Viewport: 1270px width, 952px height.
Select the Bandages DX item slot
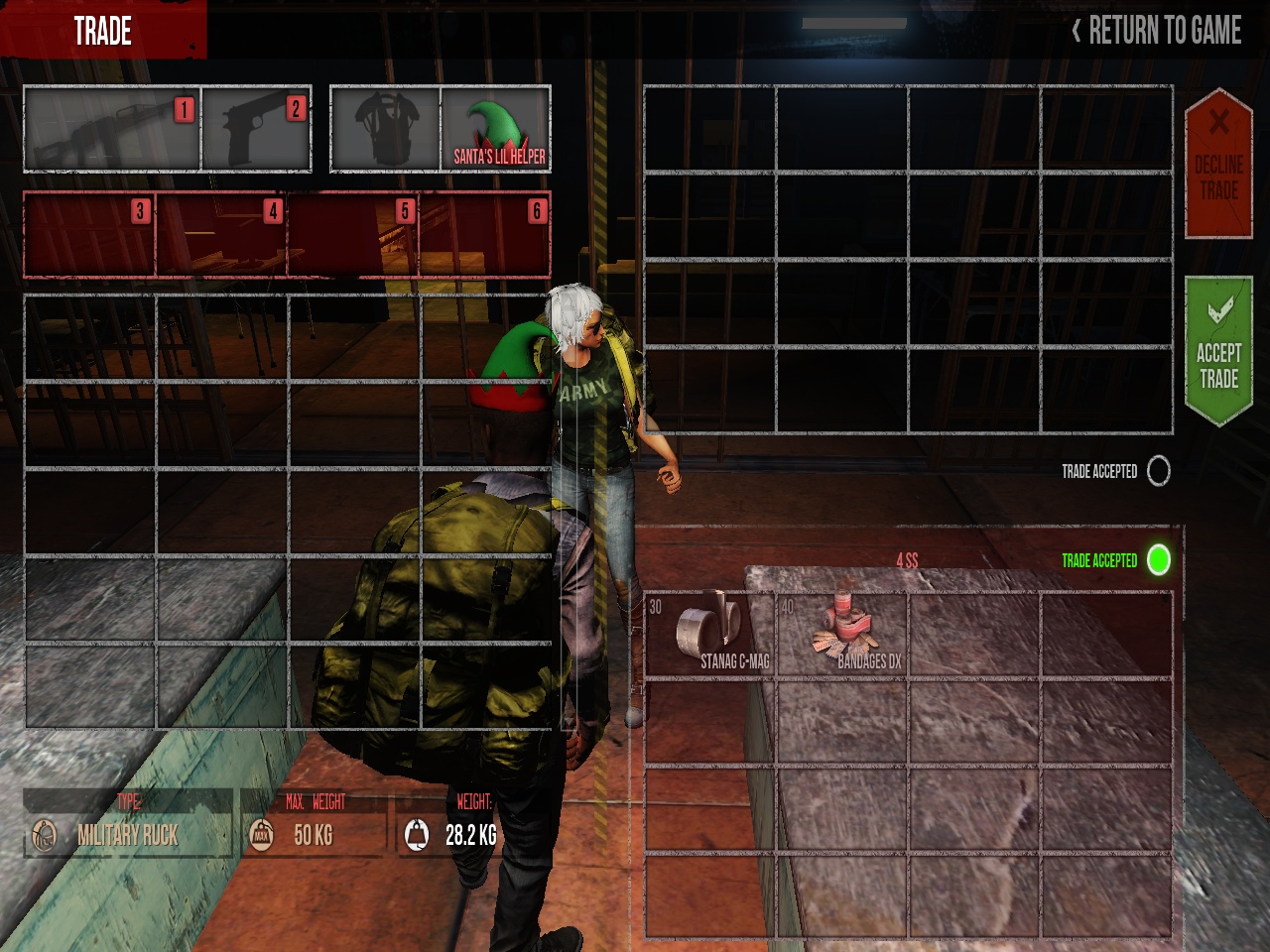coord(842,636)
